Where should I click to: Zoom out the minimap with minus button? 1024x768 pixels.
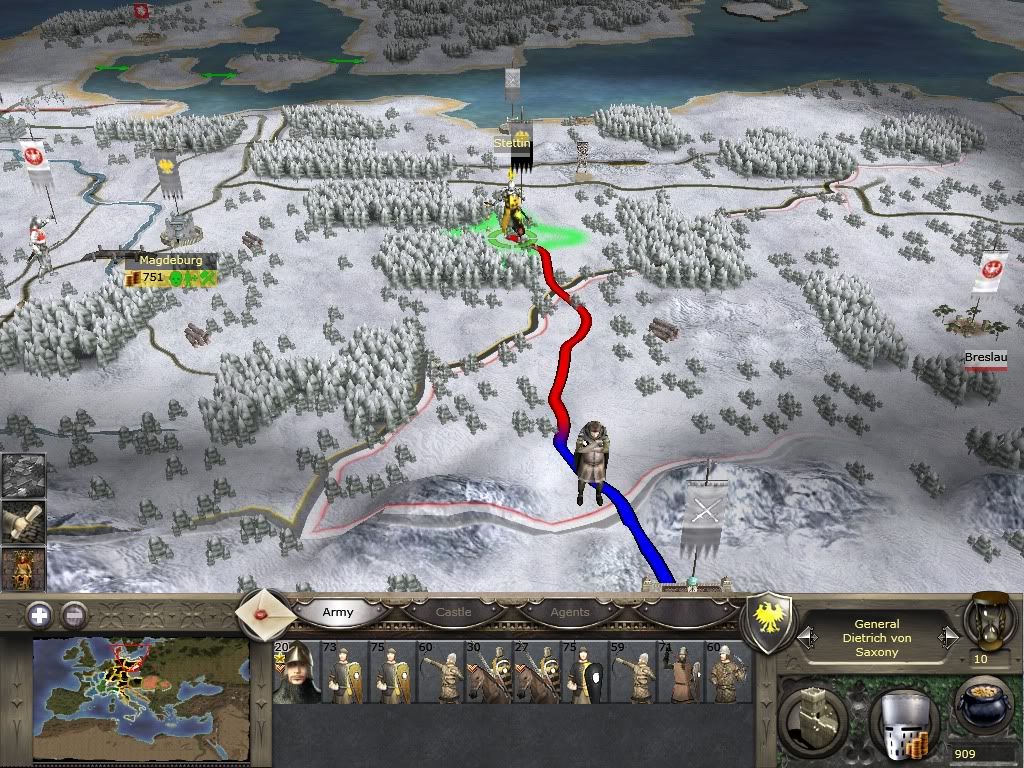pos(74,616)
